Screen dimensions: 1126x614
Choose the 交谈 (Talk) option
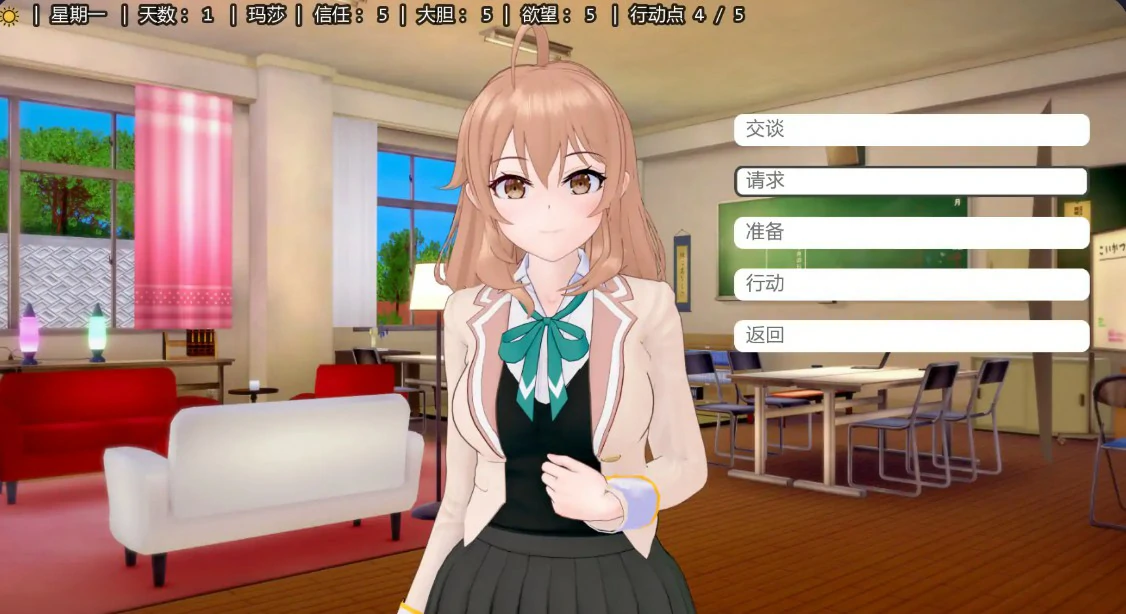911,130
